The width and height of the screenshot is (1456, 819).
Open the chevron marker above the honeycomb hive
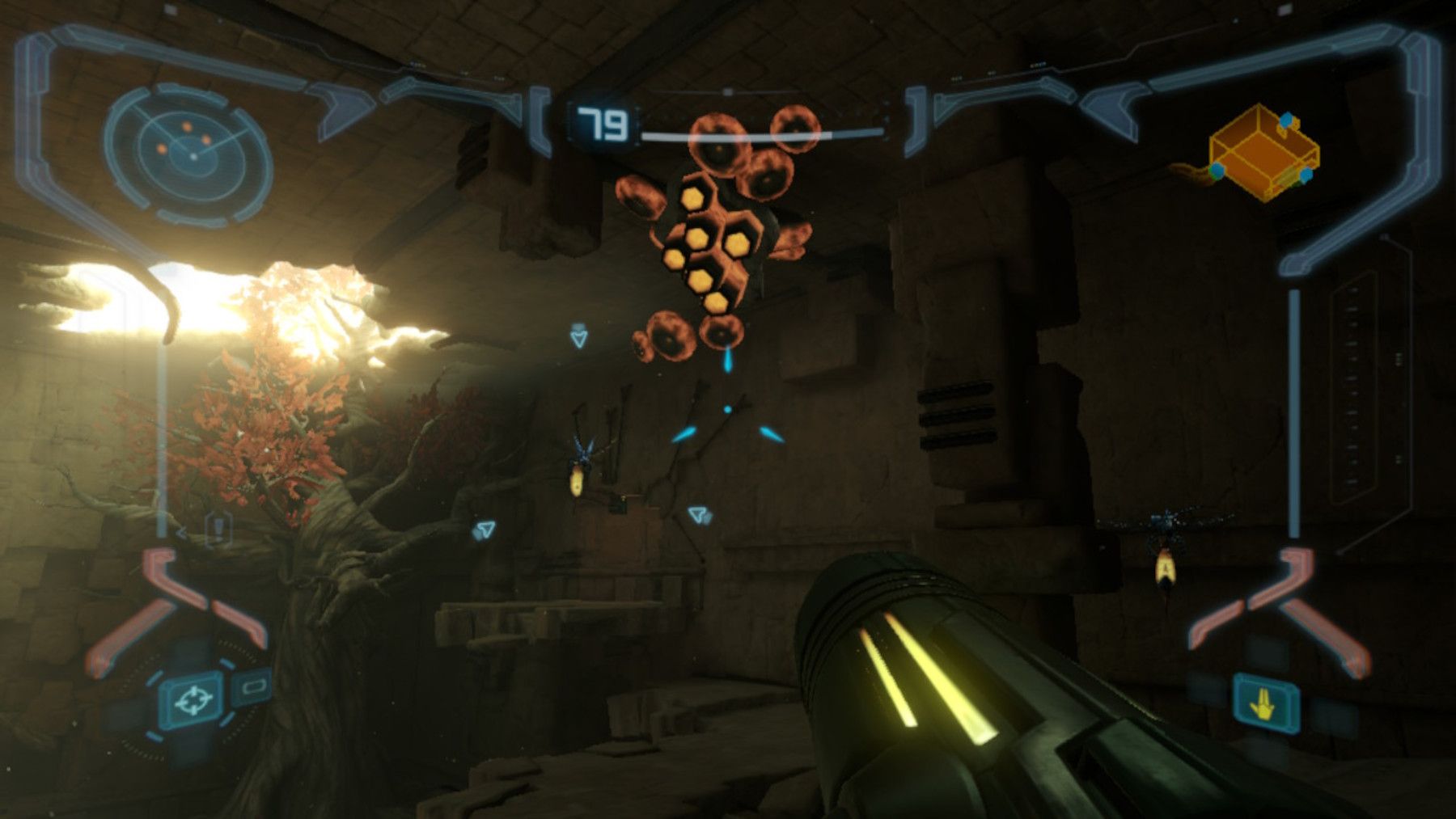pyautogui.click(x=578, y=334)
